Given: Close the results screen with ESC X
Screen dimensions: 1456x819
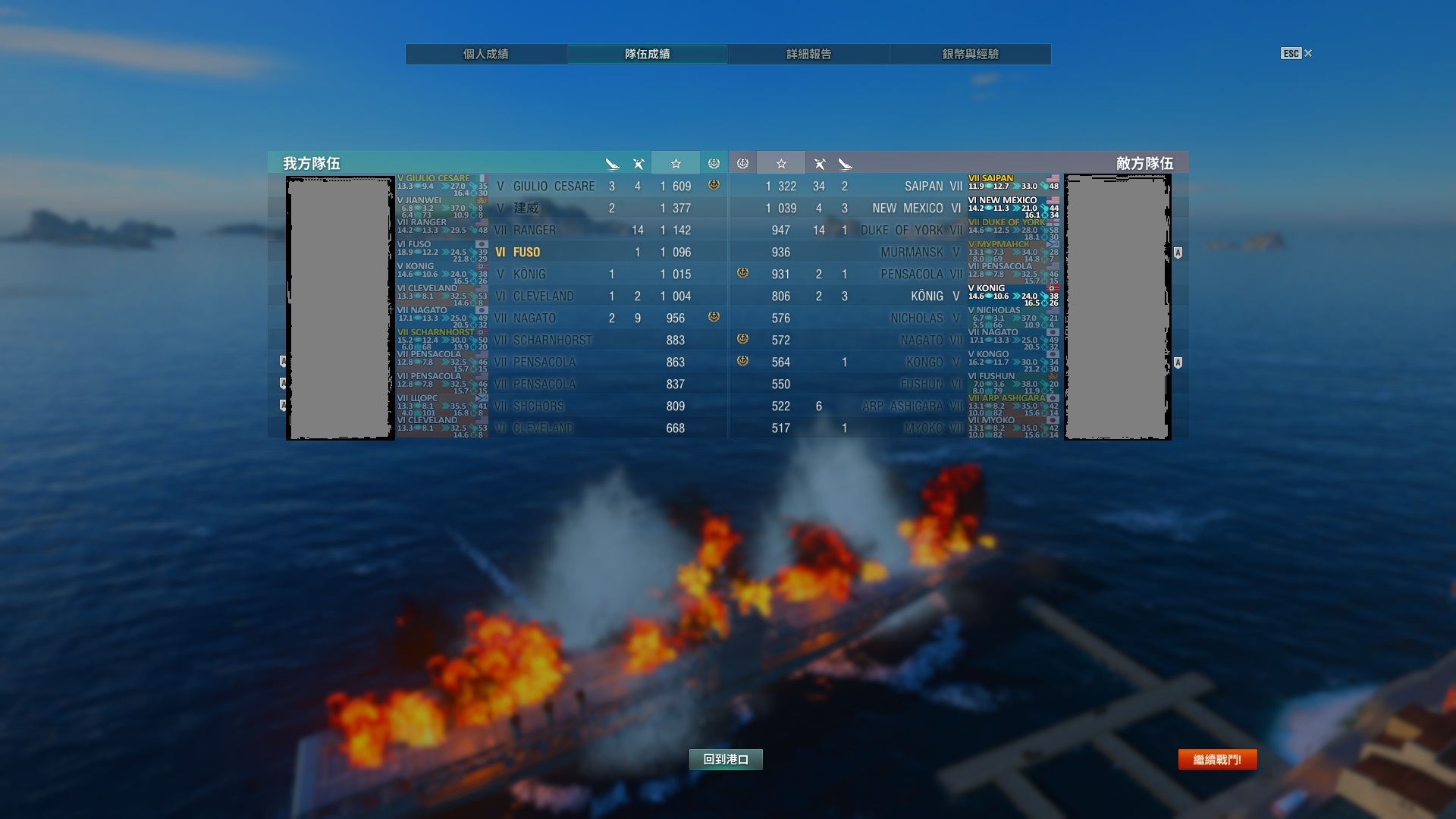Looking at the screenshot, I should coord(1297,53).
